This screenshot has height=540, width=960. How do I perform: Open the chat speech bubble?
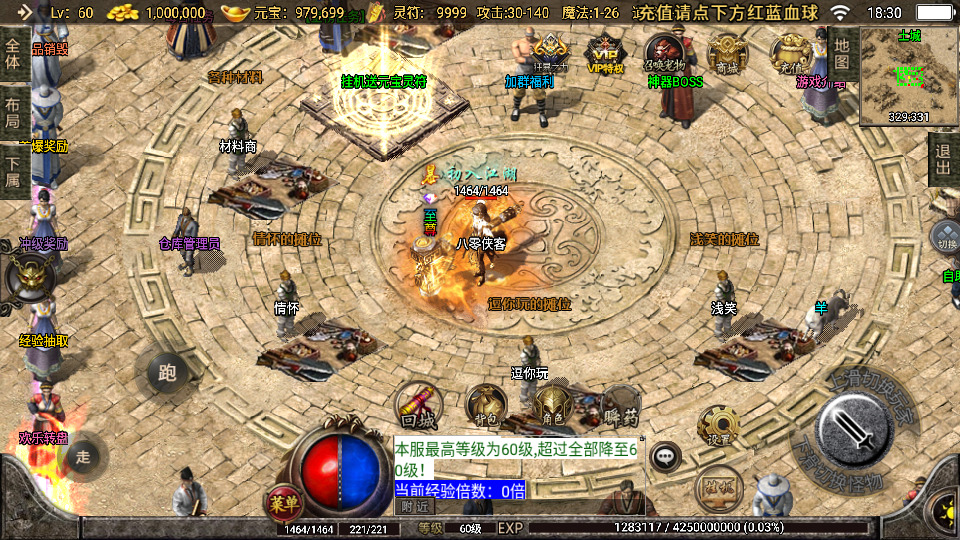[665, 457]
